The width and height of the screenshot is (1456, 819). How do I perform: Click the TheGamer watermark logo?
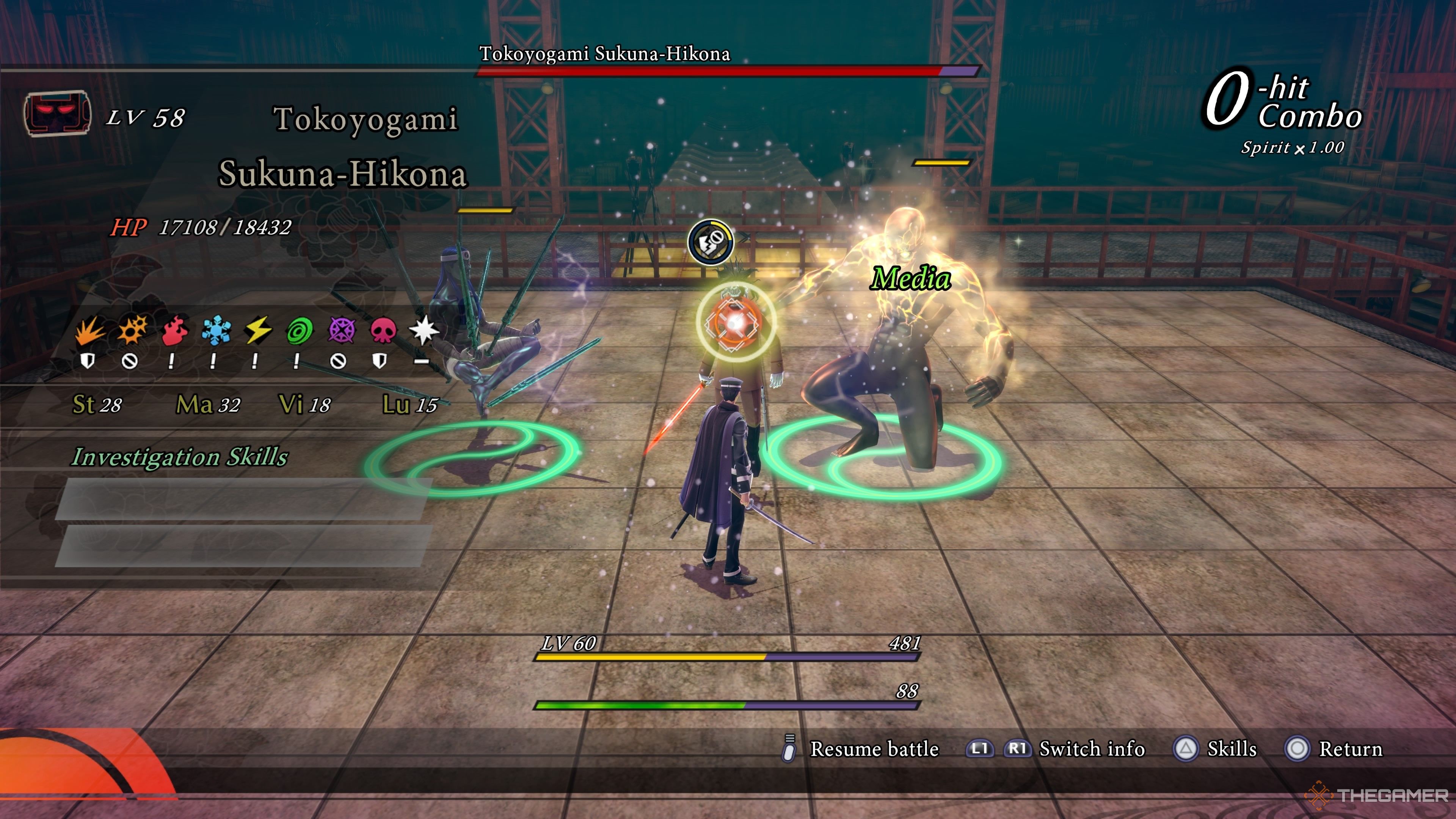pyautogui.click(x=1377, y=795)
